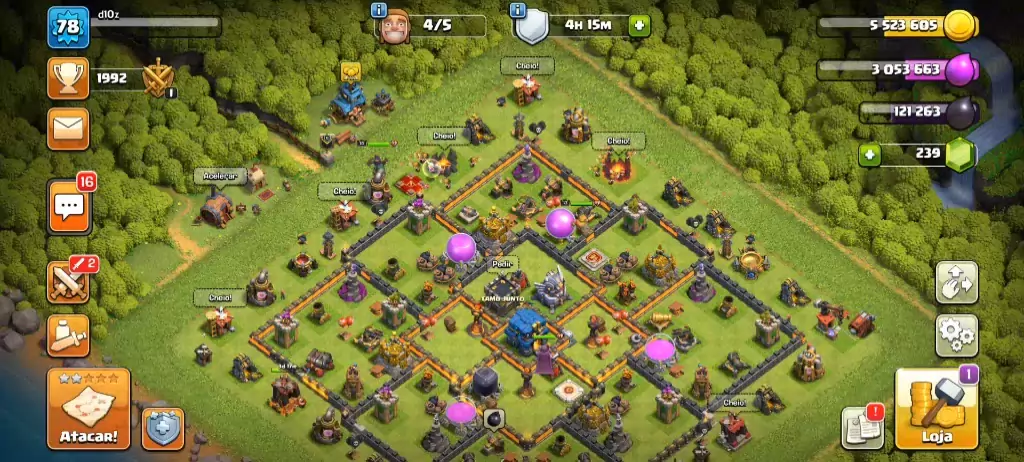Open the trophy ranking button
This screenshot has width=1024, height=462.
68,77
